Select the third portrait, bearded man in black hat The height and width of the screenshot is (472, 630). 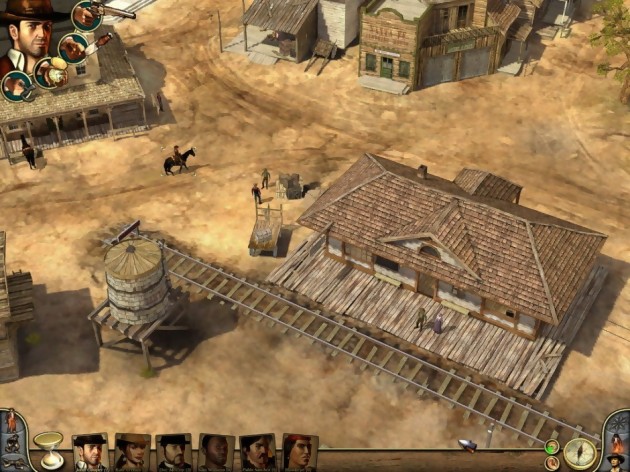(x=174, y=452)
